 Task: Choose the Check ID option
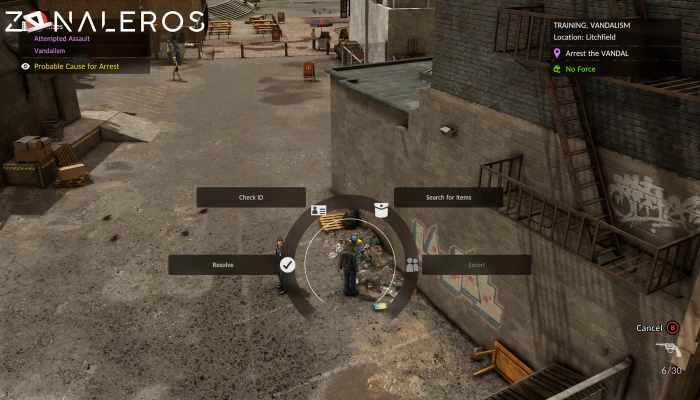251,198
